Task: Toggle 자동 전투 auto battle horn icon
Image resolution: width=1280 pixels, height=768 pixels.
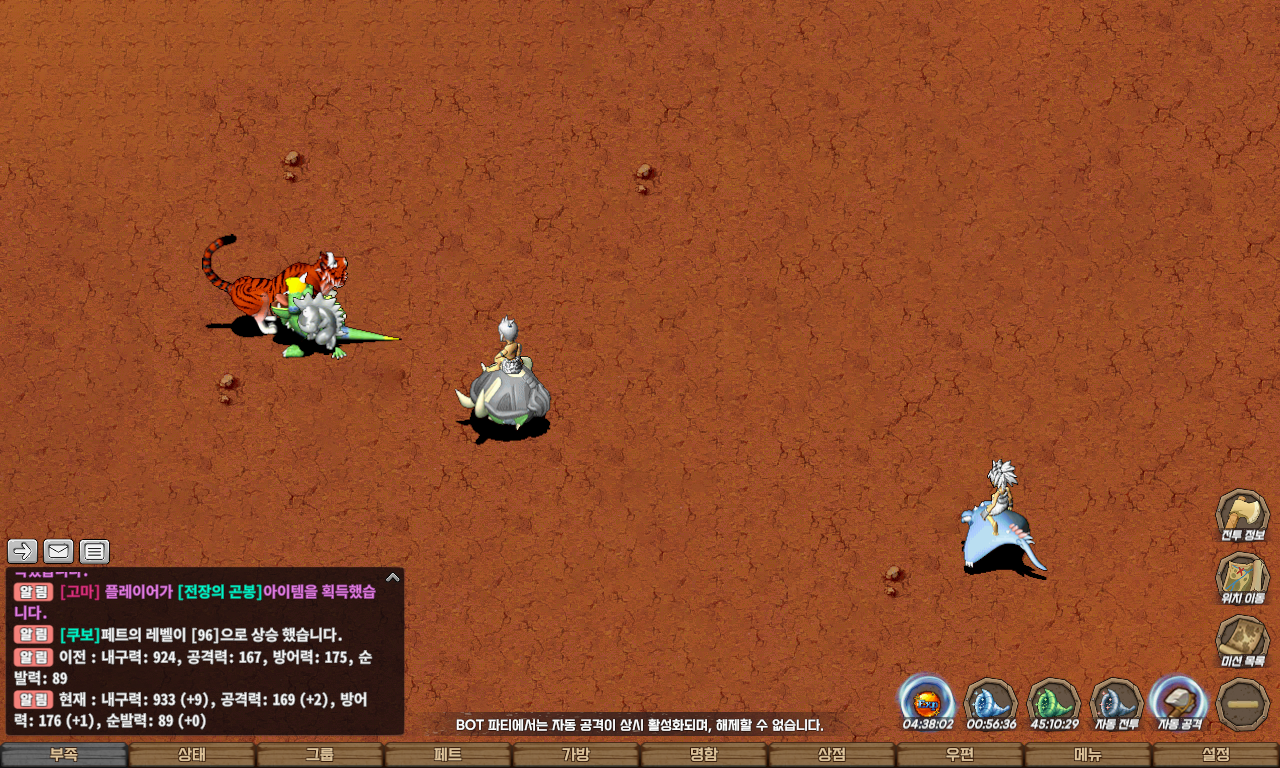Action: pos(1116,701)
